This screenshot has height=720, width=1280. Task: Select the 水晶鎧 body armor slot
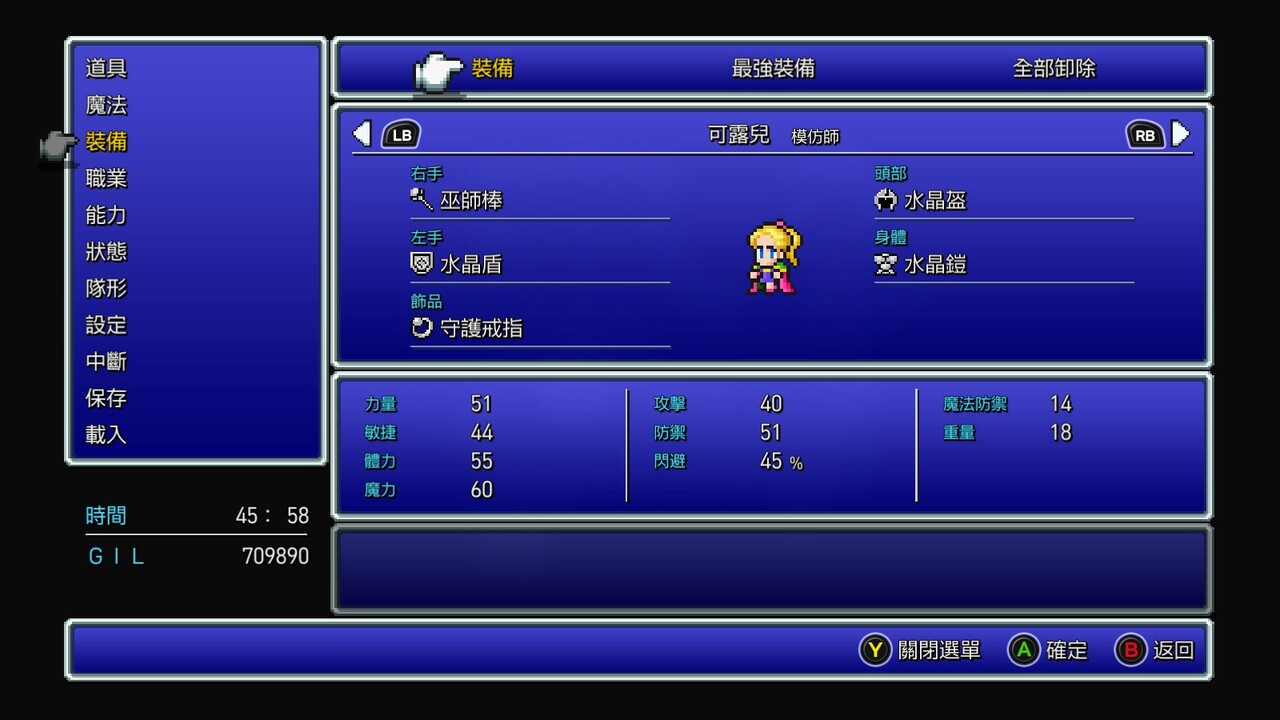tap(935, 264)
